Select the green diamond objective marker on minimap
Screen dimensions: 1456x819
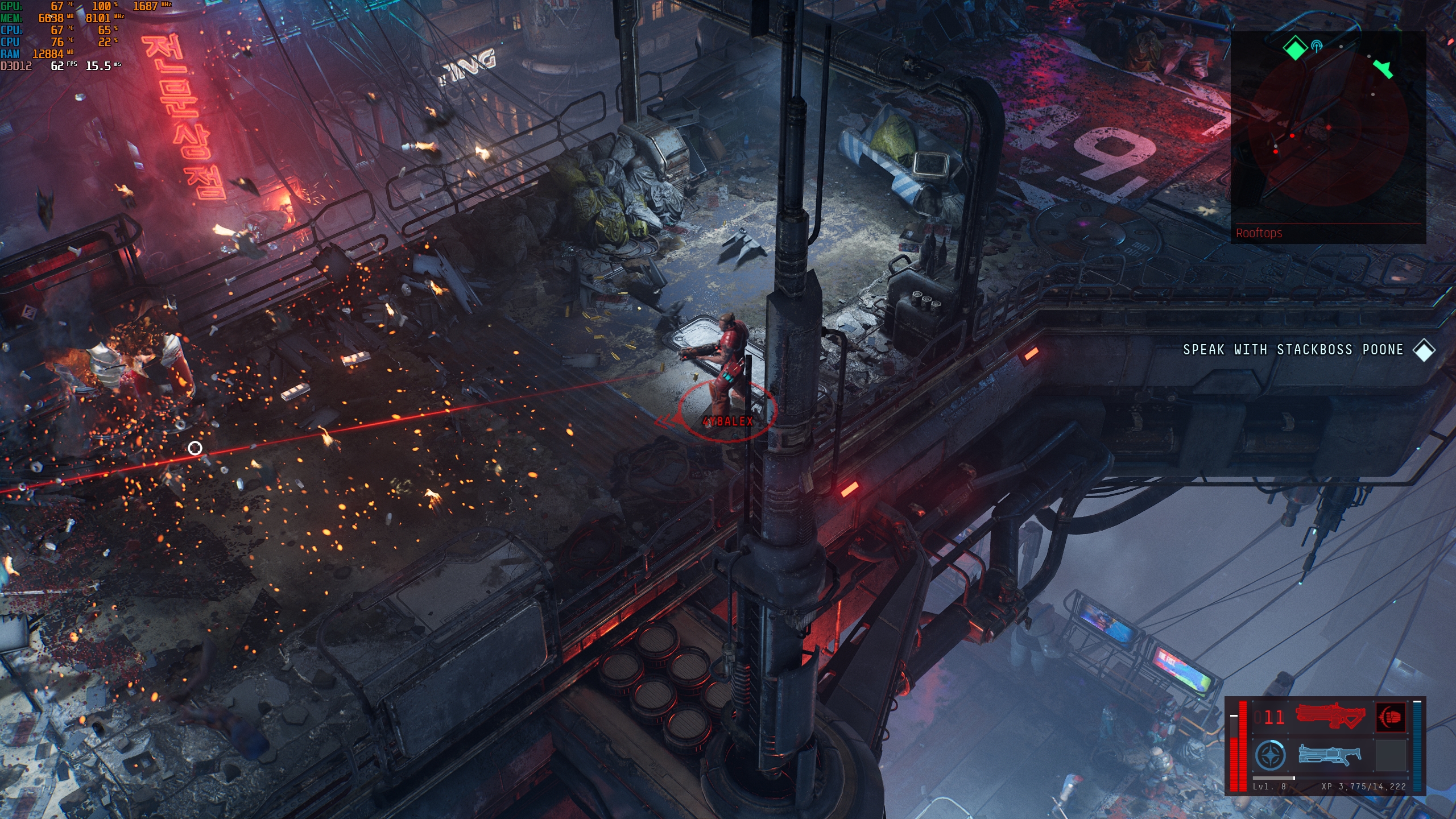point(1295,48)
